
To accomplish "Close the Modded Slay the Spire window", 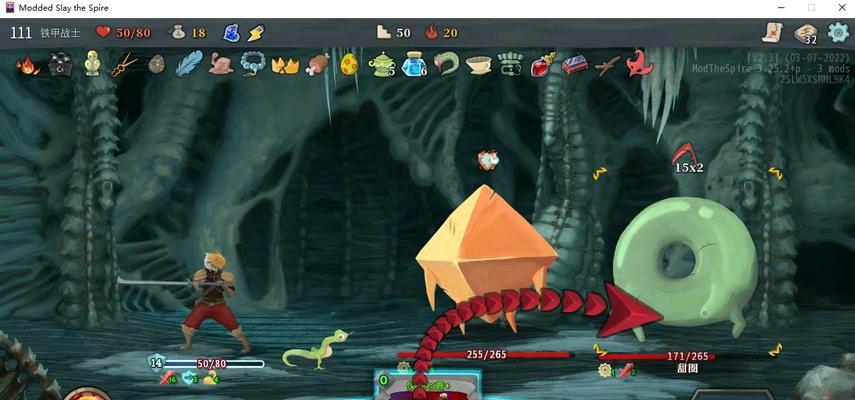I will [839, 8].
